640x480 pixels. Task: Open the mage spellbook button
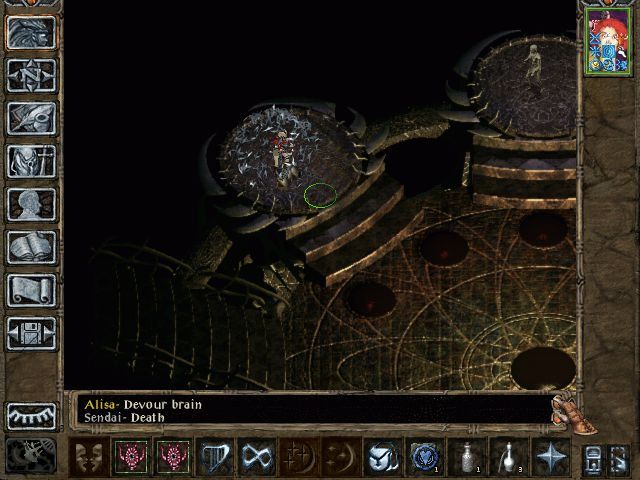pyautogui.click(x=31, y=247)
